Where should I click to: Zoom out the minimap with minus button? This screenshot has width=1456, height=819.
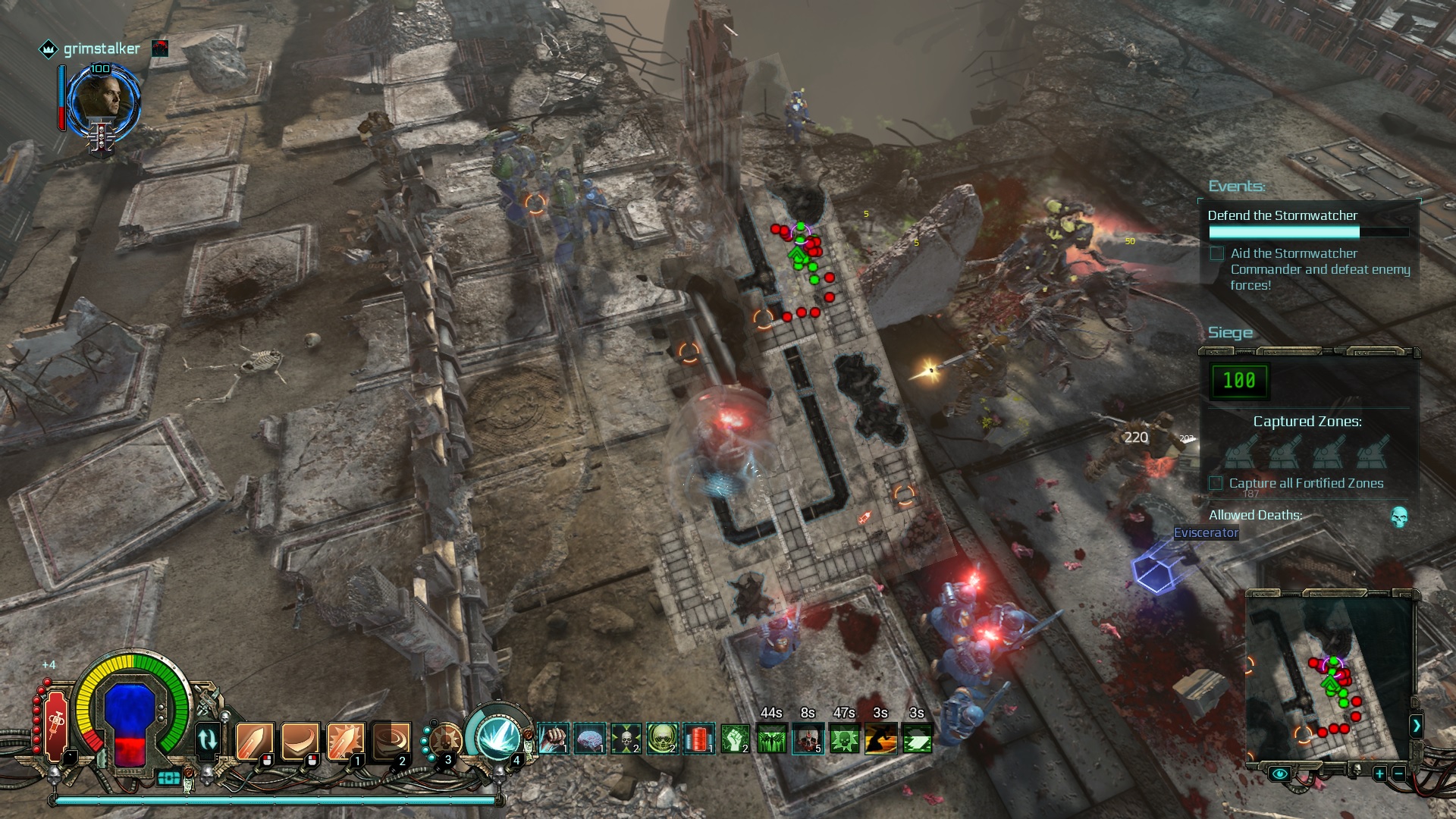pyautogui.click(x=1398, y=773)
